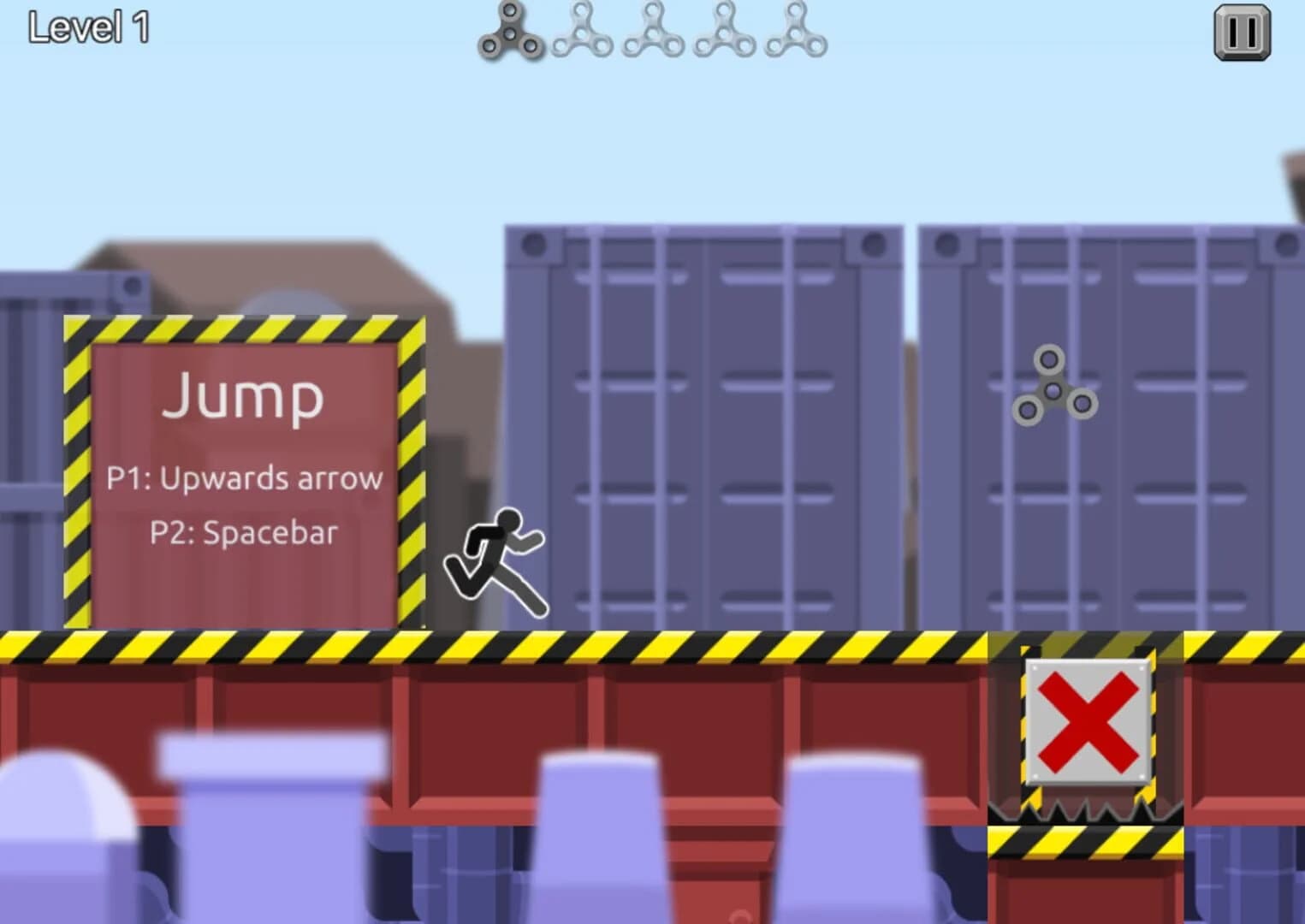Click the second grayed-out spinner counter icon

point(583,33)
